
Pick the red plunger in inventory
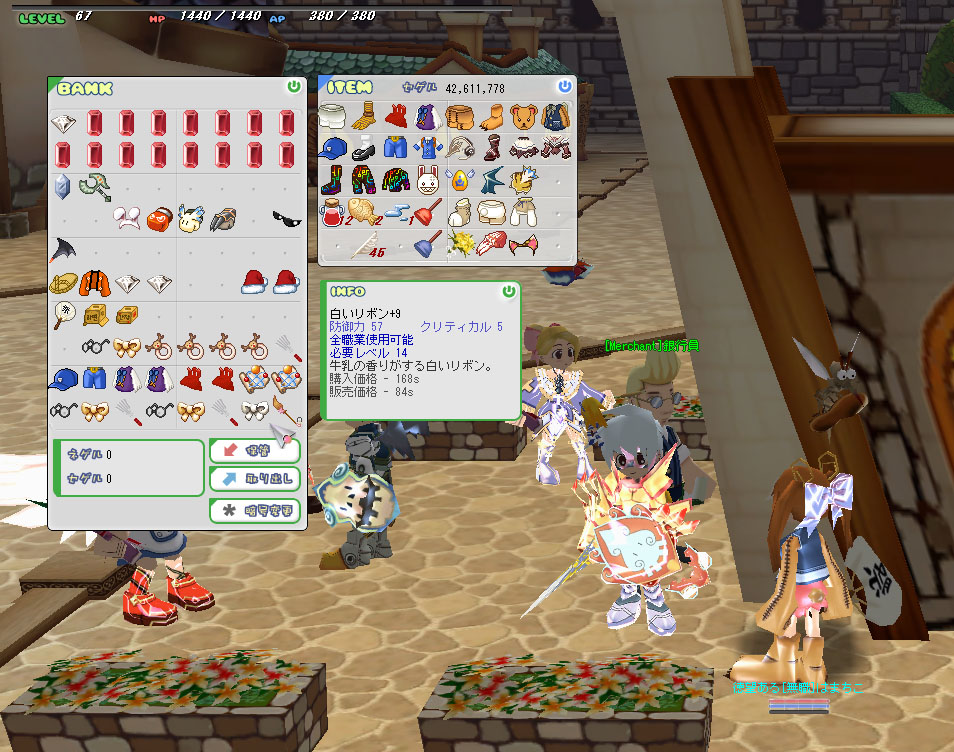click(428, 212)
